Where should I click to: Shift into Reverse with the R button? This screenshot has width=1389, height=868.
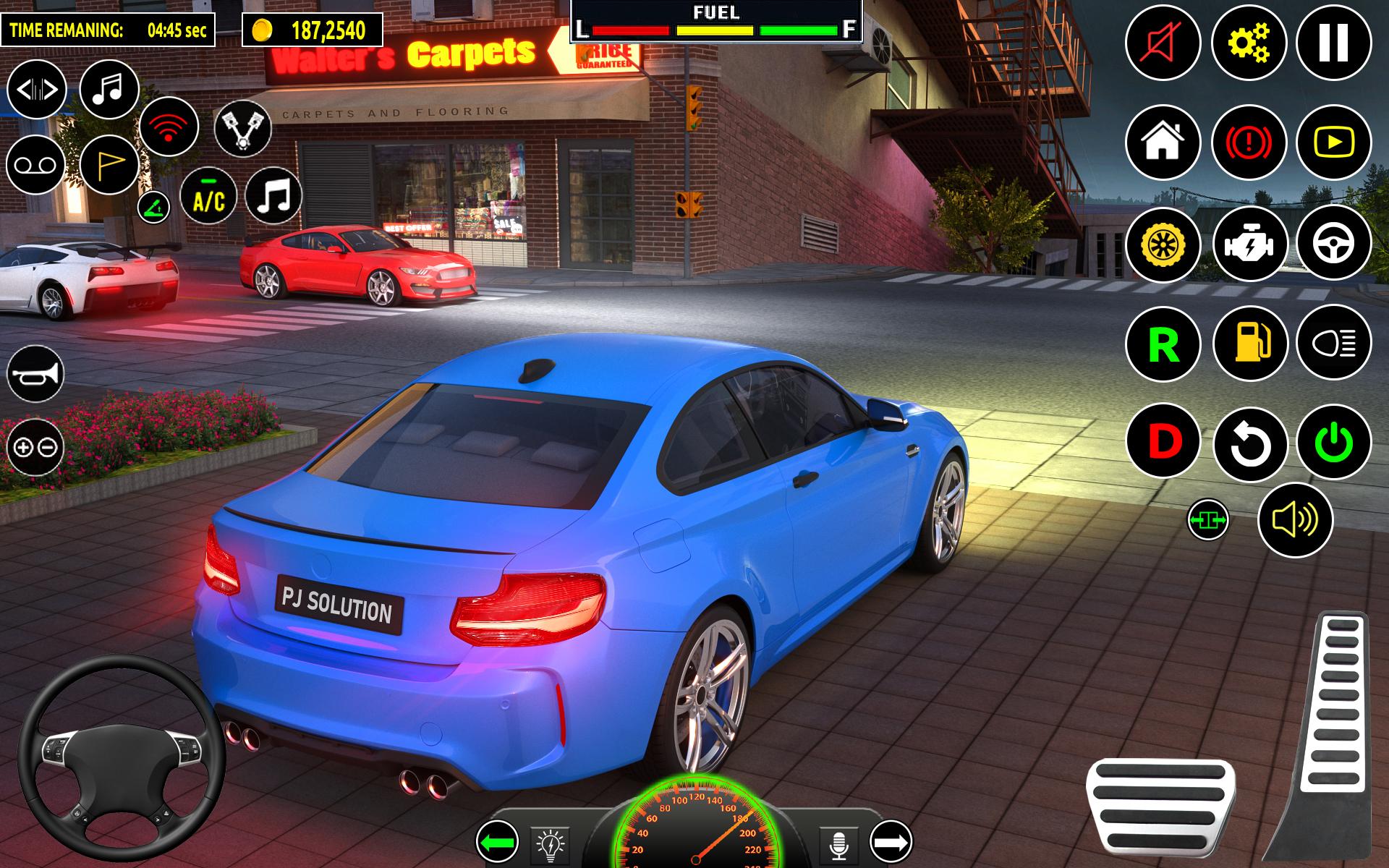coord(1163,344)
